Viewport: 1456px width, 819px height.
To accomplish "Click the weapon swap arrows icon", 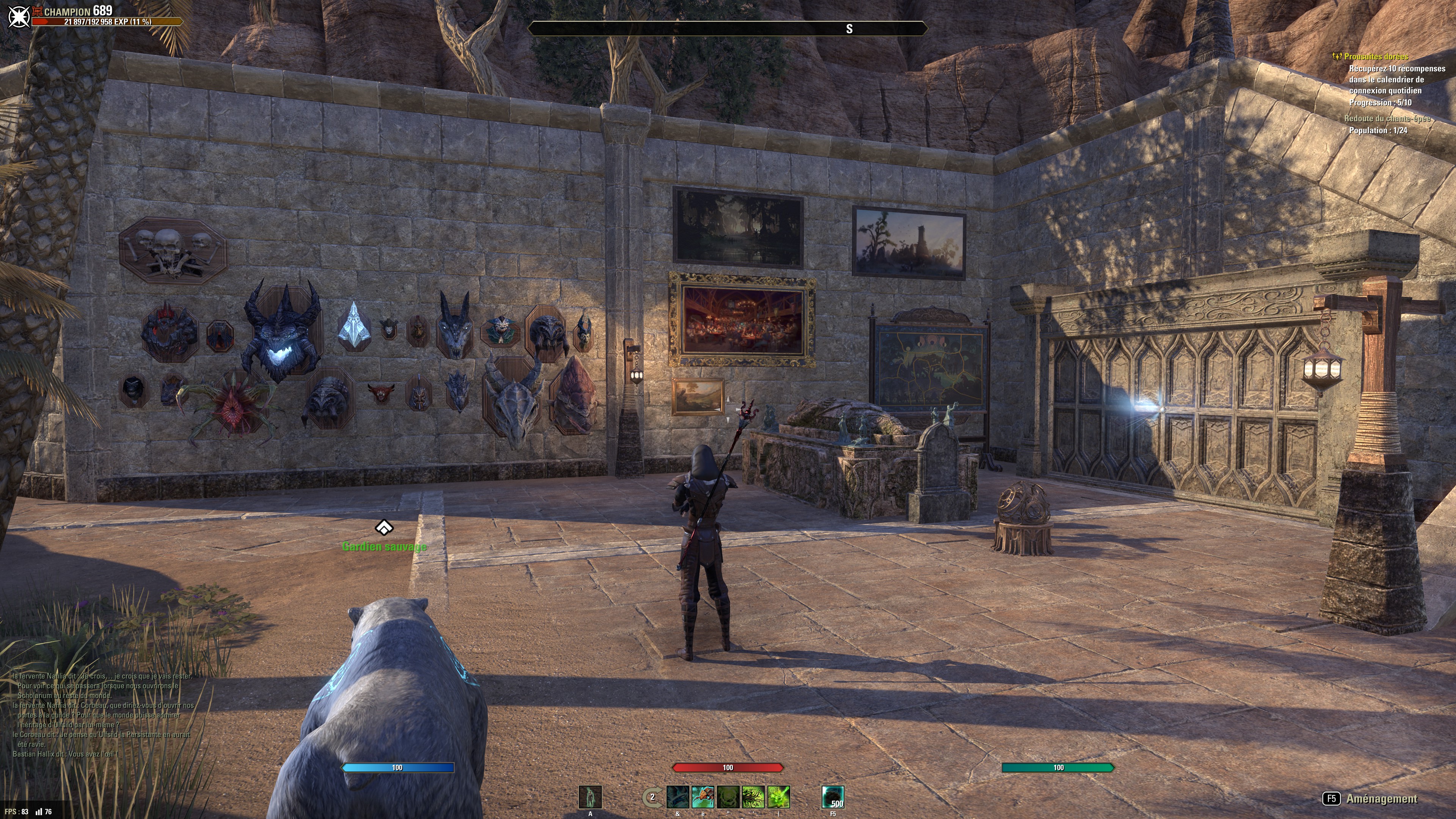I will [x=652, y=797].
